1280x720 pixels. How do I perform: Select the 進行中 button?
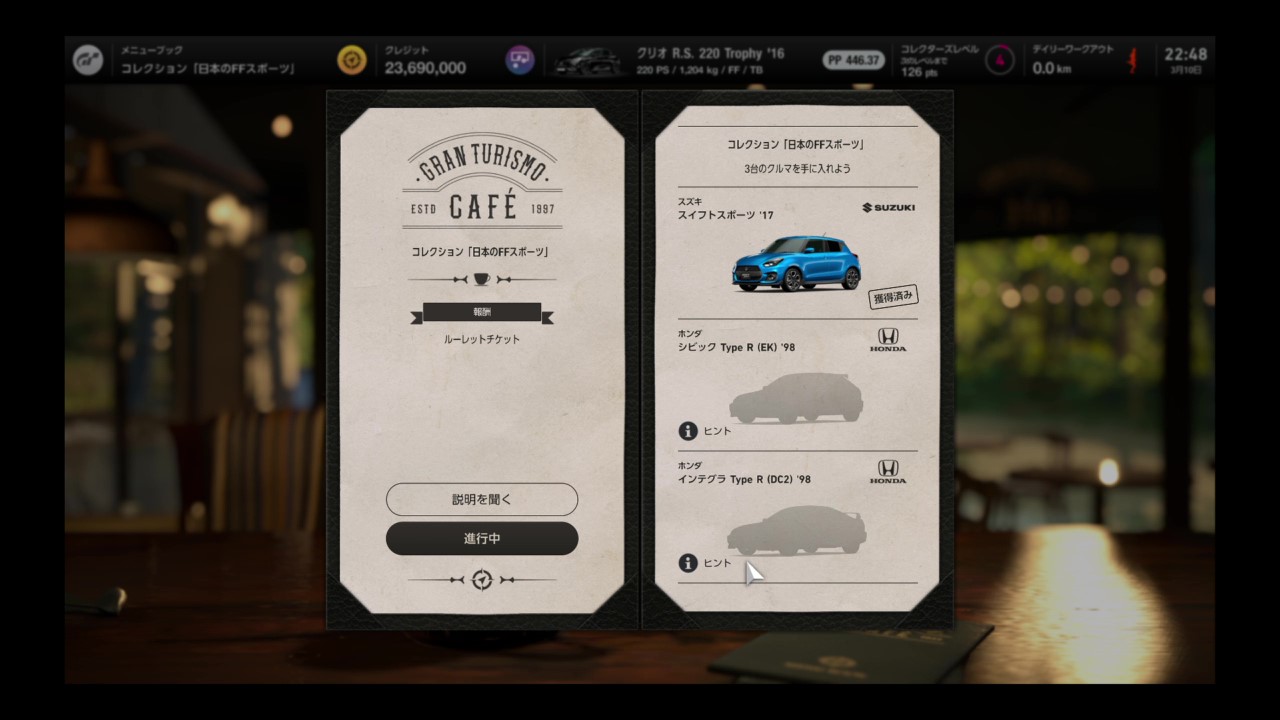482,538
